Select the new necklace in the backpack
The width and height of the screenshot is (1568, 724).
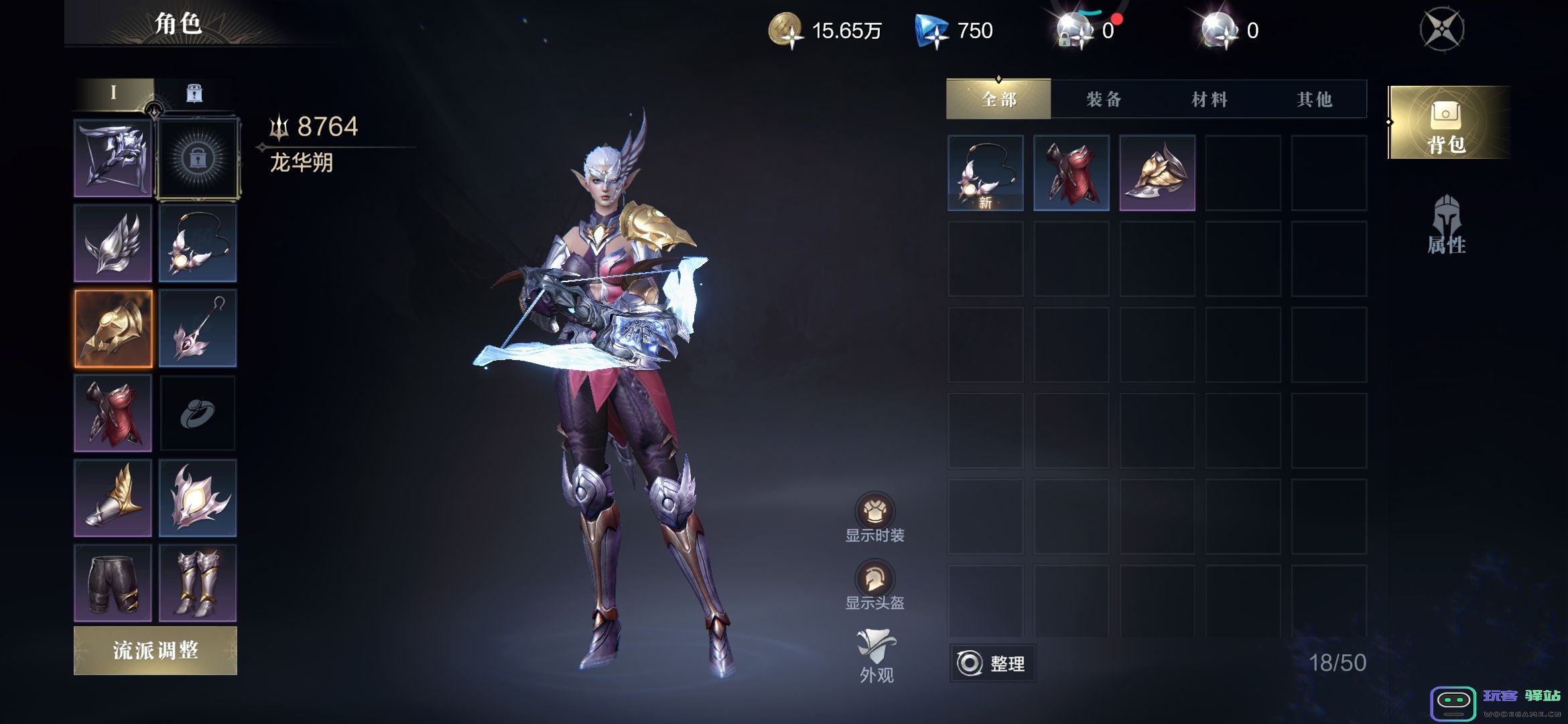click(x=985, y=173)
